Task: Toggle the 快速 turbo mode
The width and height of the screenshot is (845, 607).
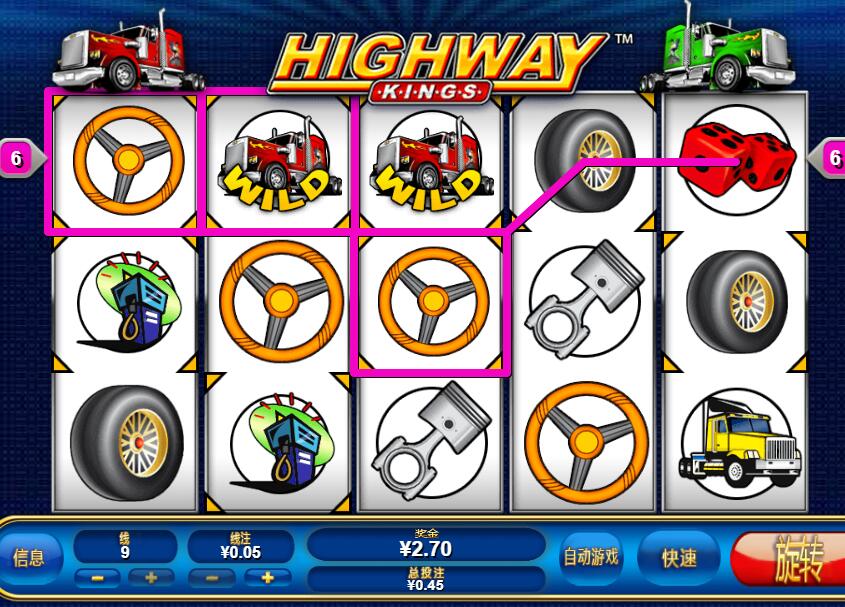Action: (x=679, y=558)
